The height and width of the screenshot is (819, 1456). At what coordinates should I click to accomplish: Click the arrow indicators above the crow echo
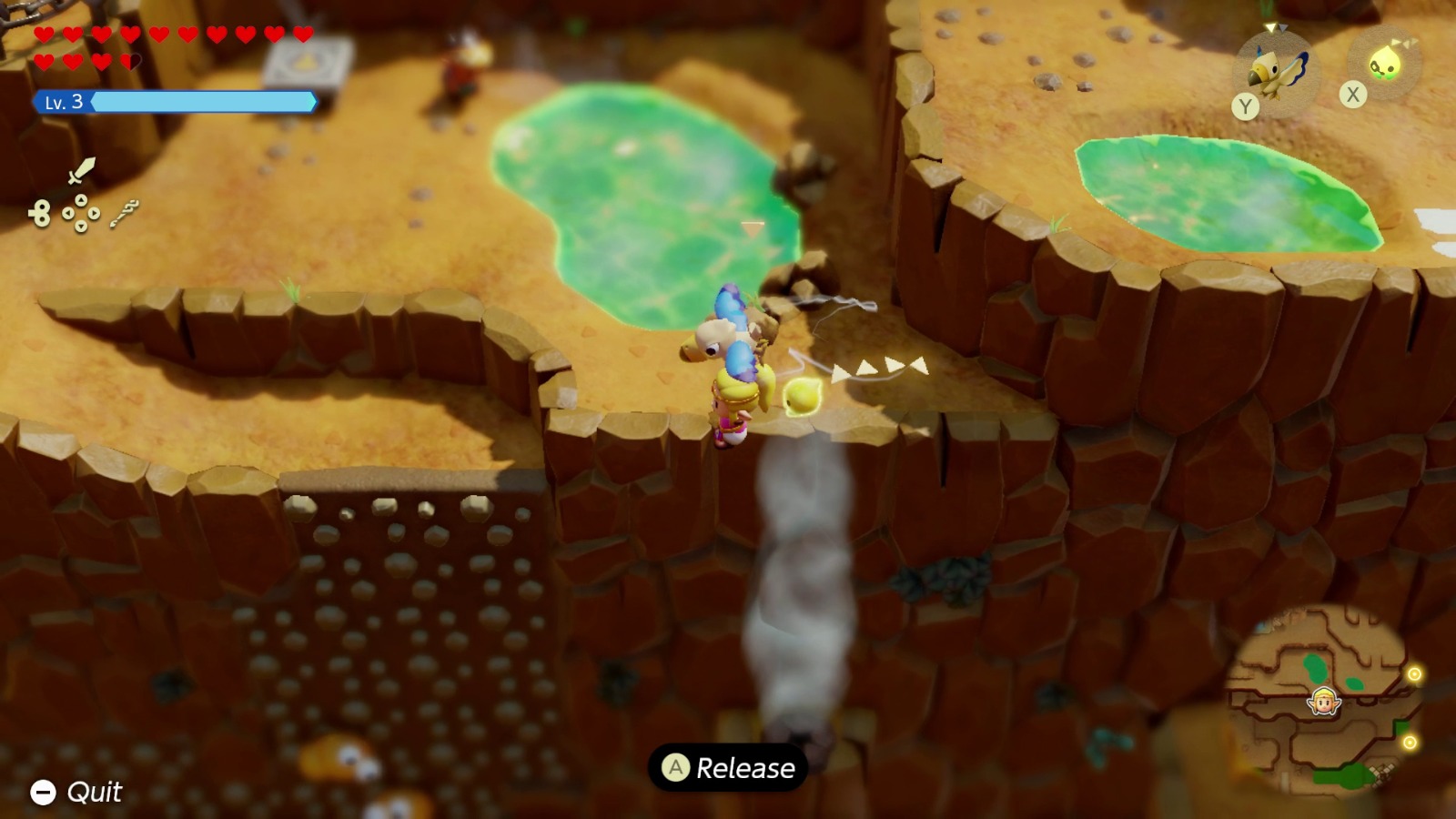tap(1273, 27)
